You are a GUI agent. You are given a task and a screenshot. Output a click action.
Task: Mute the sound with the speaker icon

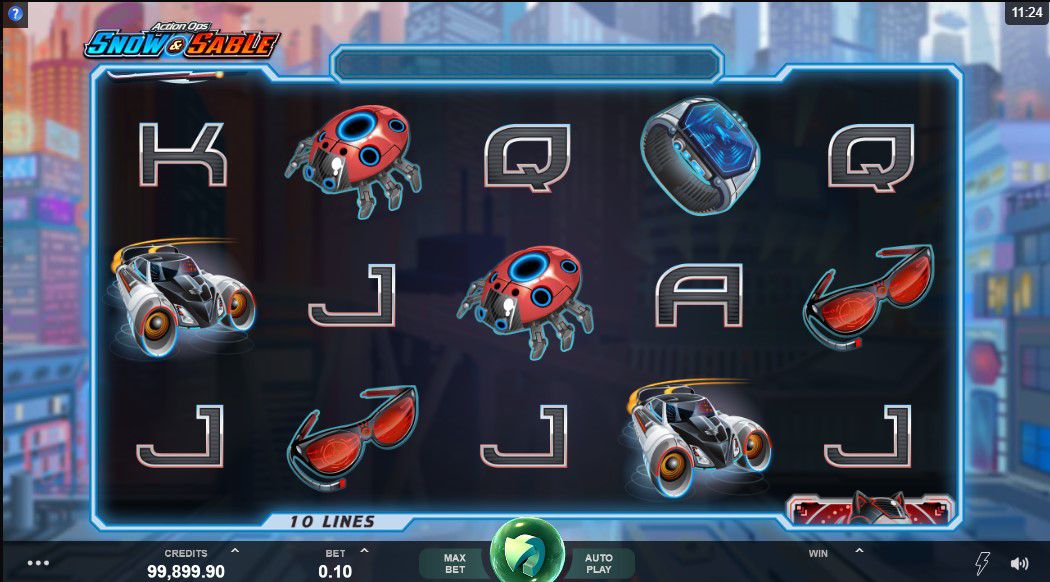pyautogui.click(x=1019, y=563)
